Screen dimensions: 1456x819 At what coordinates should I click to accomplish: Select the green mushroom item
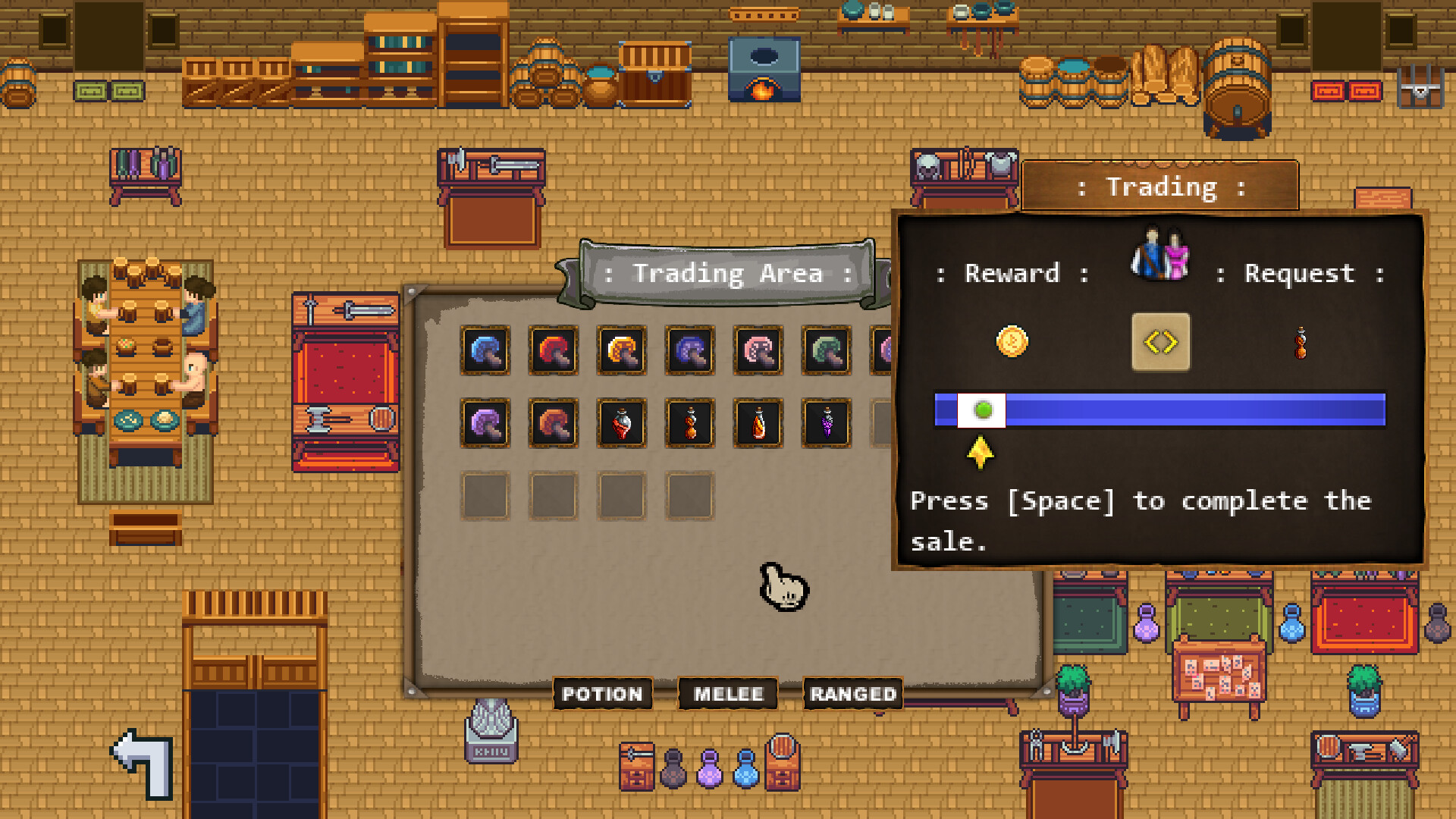pyautogui.click(x=826, y=350)
